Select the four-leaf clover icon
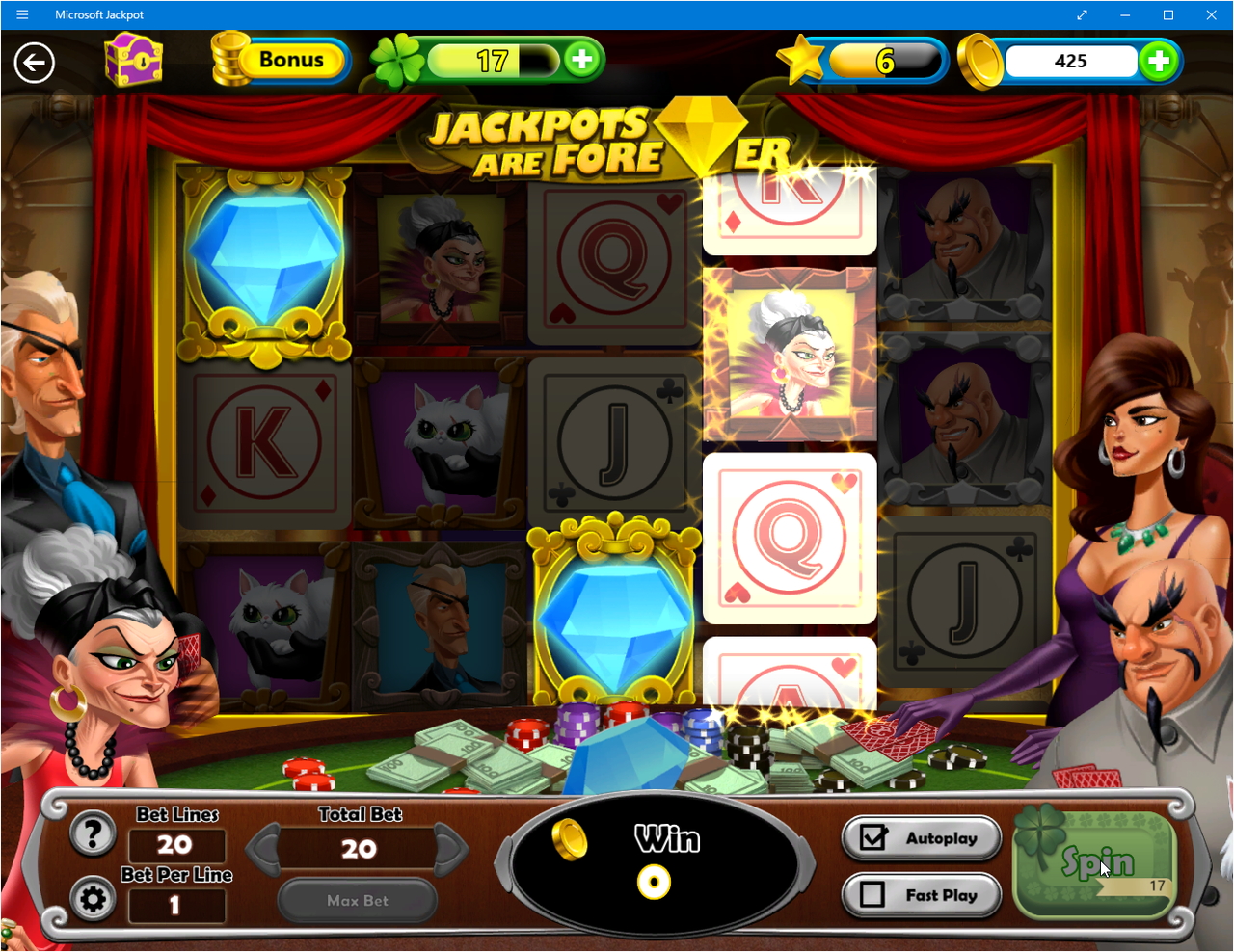The width and height of the screenshot is (1234, 952). tap(398, 60)
